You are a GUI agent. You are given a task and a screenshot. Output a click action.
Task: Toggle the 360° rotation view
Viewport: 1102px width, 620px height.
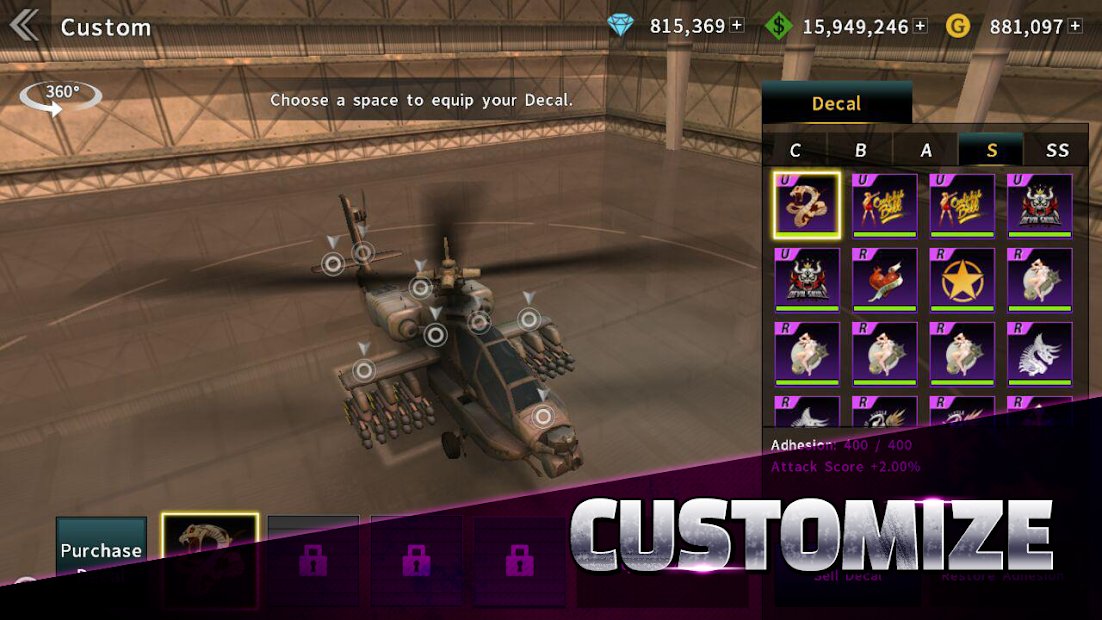[x=61, y=95]
